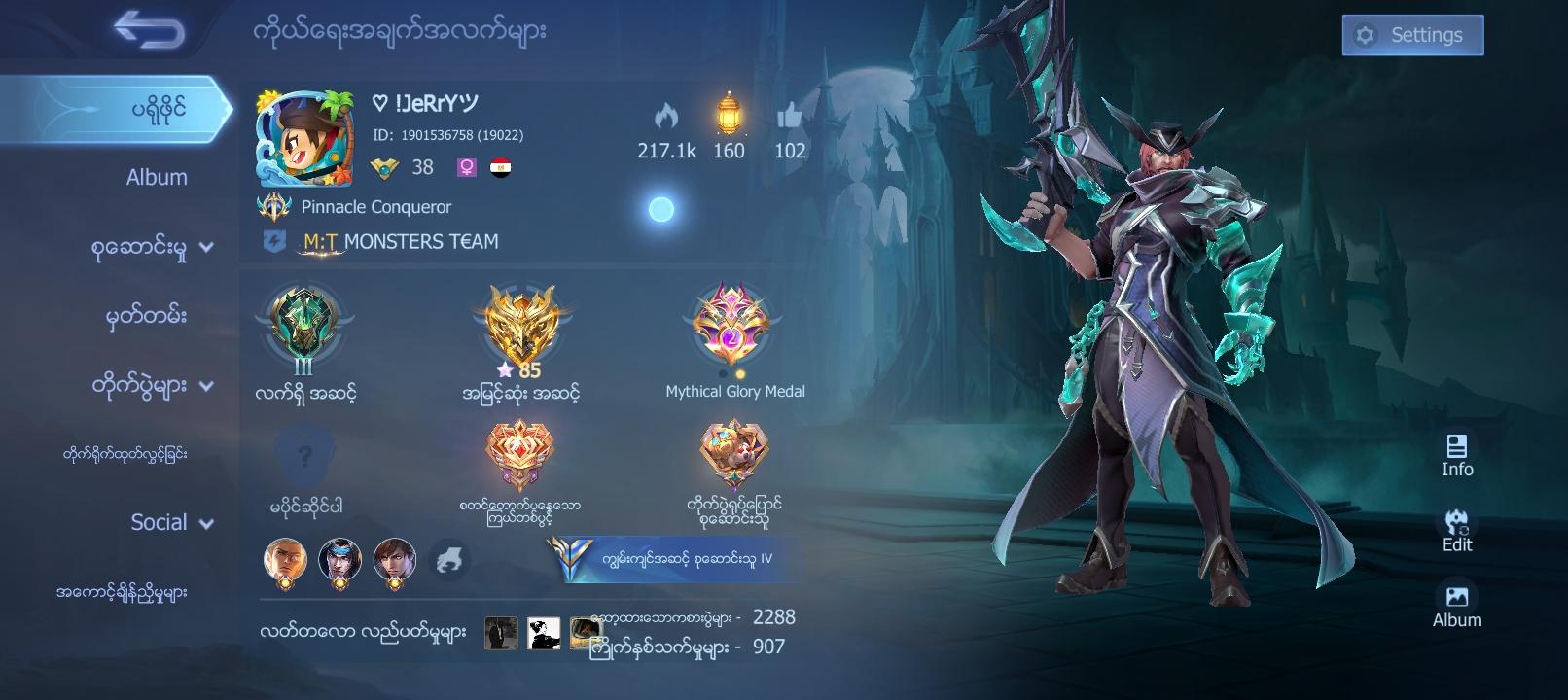
Task: Switch to the Album tab
Action: (x=159, y=177)
